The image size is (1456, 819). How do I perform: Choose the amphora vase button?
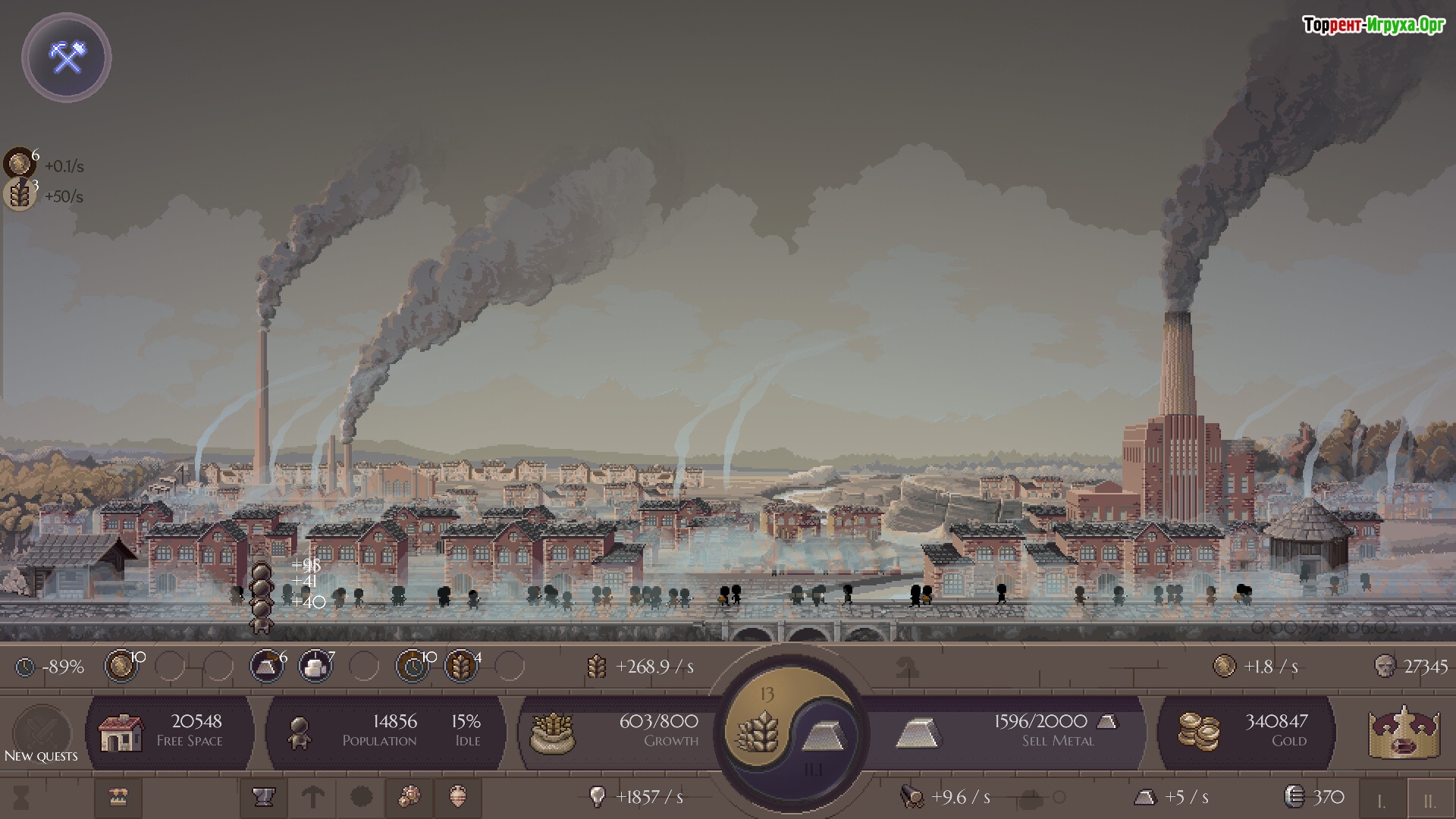[458, 797]
